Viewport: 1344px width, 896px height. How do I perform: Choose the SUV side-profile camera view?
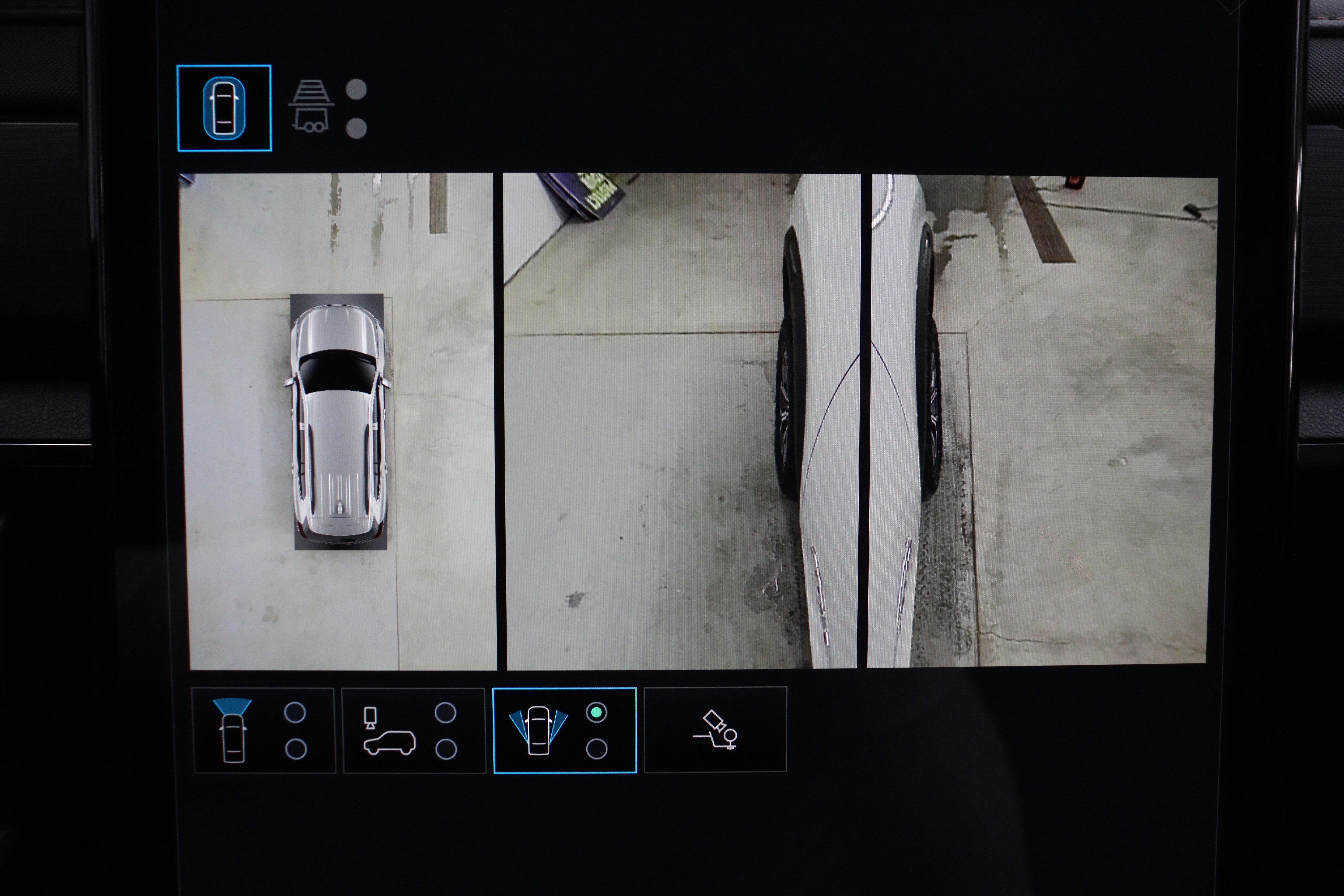pyautogui.click(x=390, y=731)
